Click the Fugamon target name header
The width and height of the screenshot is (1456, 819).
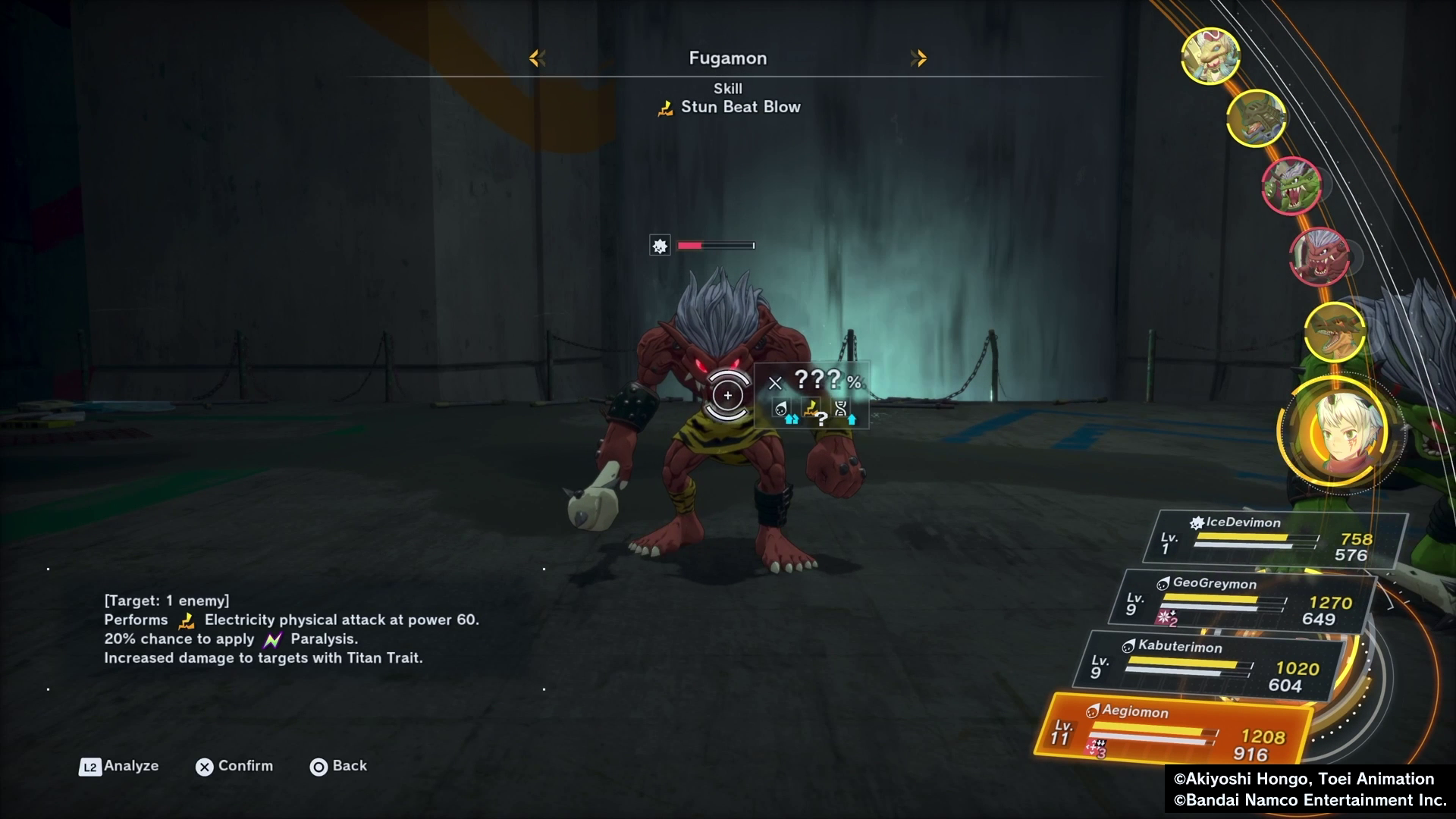point(727,58)
